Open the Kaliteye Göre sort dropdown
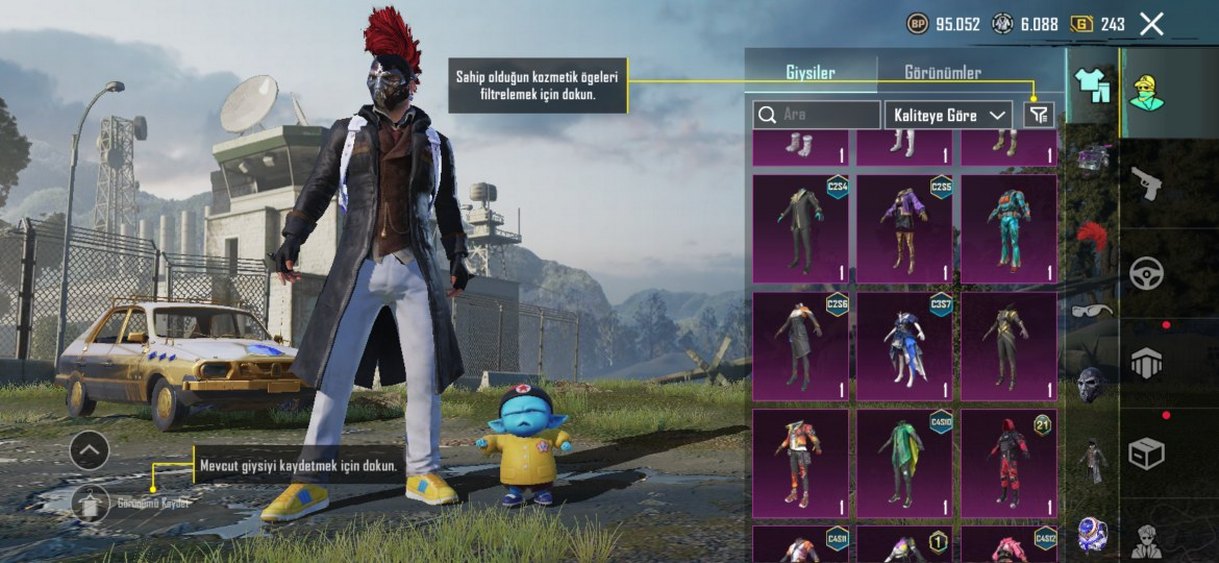The height and width of the screenshot is (563, 1219). [947, 115]
